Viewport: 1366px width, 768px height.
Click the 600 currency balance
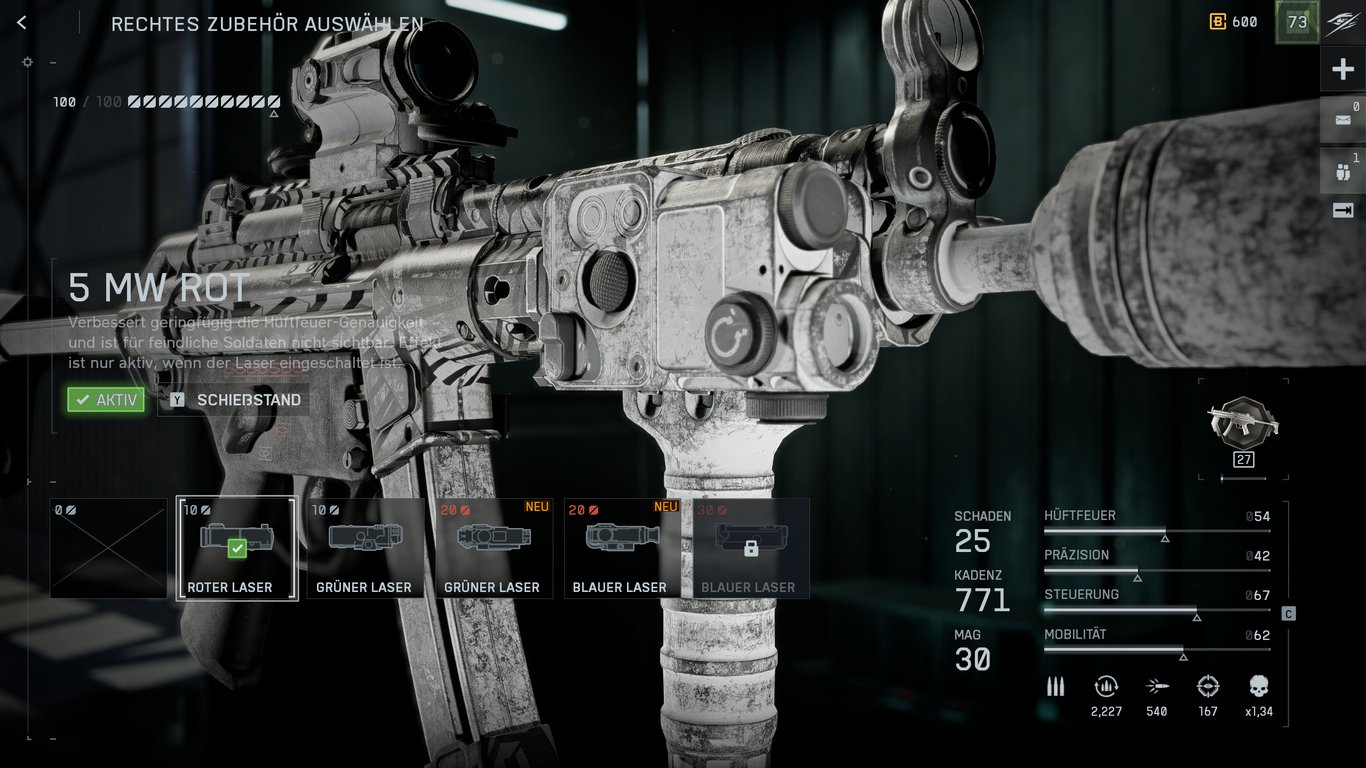coord(1233,22)
